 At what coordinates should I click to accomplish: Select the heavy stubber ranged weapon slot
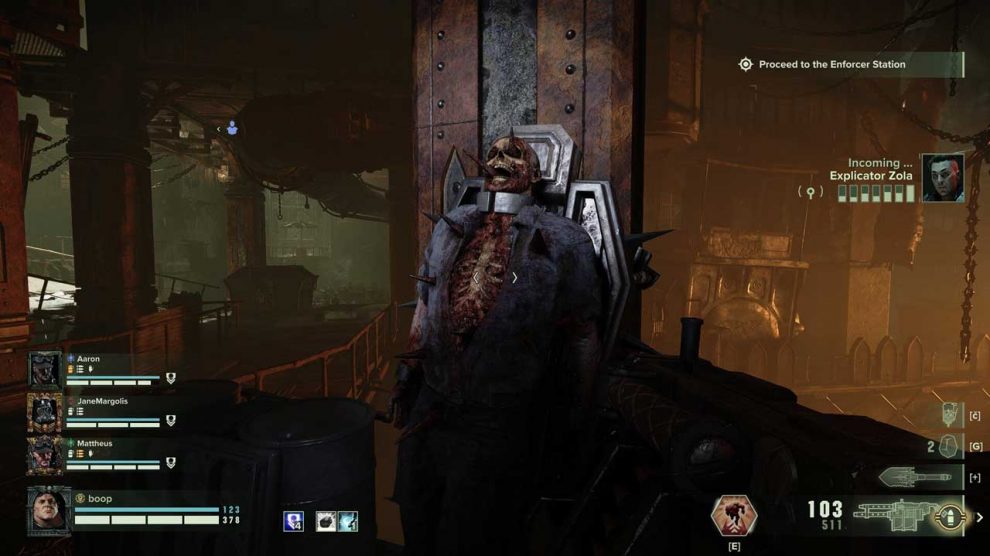[892, 515]
